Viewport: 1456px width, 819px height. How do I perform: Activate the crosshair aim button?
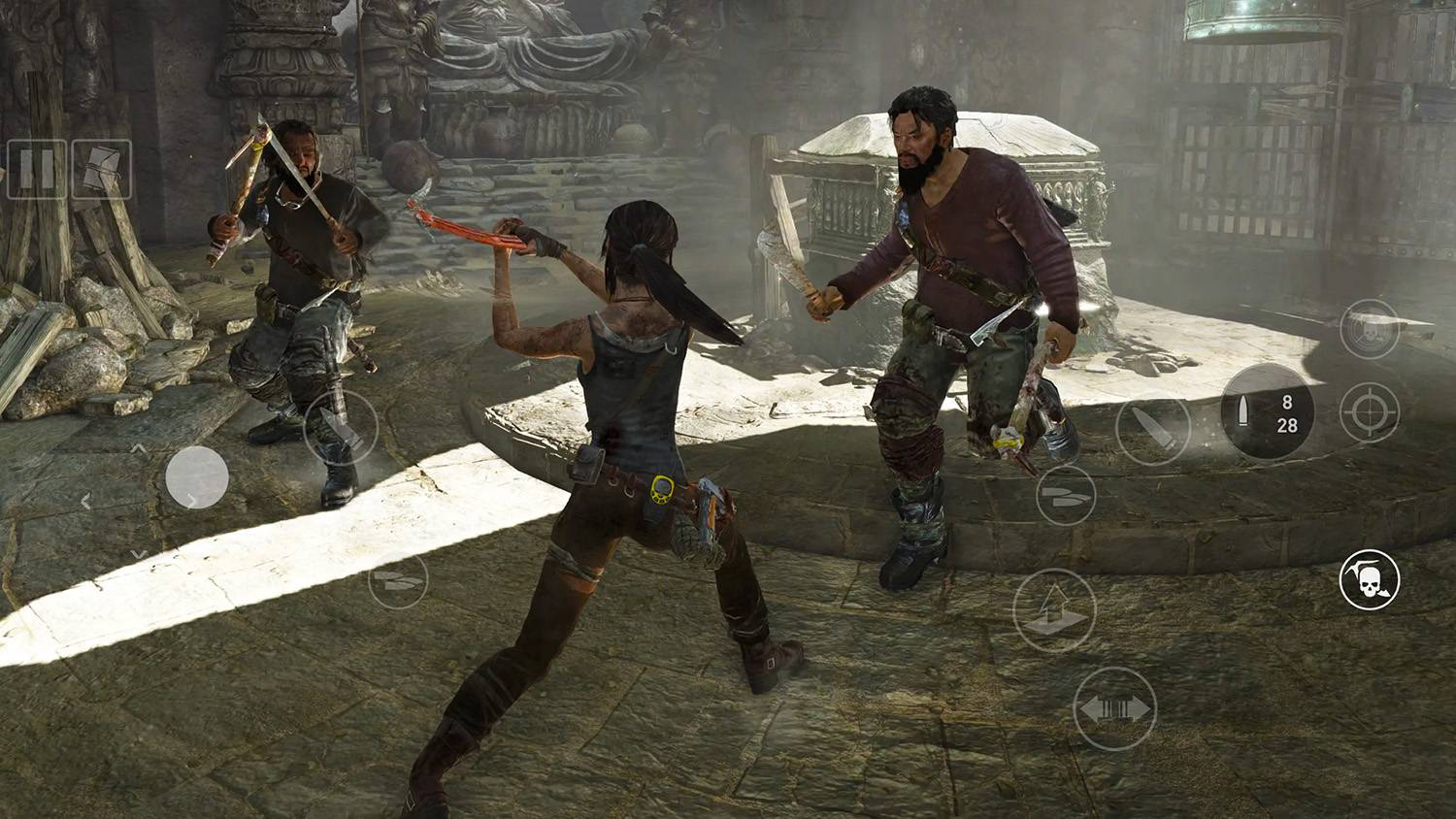[x=1370, y=412]
